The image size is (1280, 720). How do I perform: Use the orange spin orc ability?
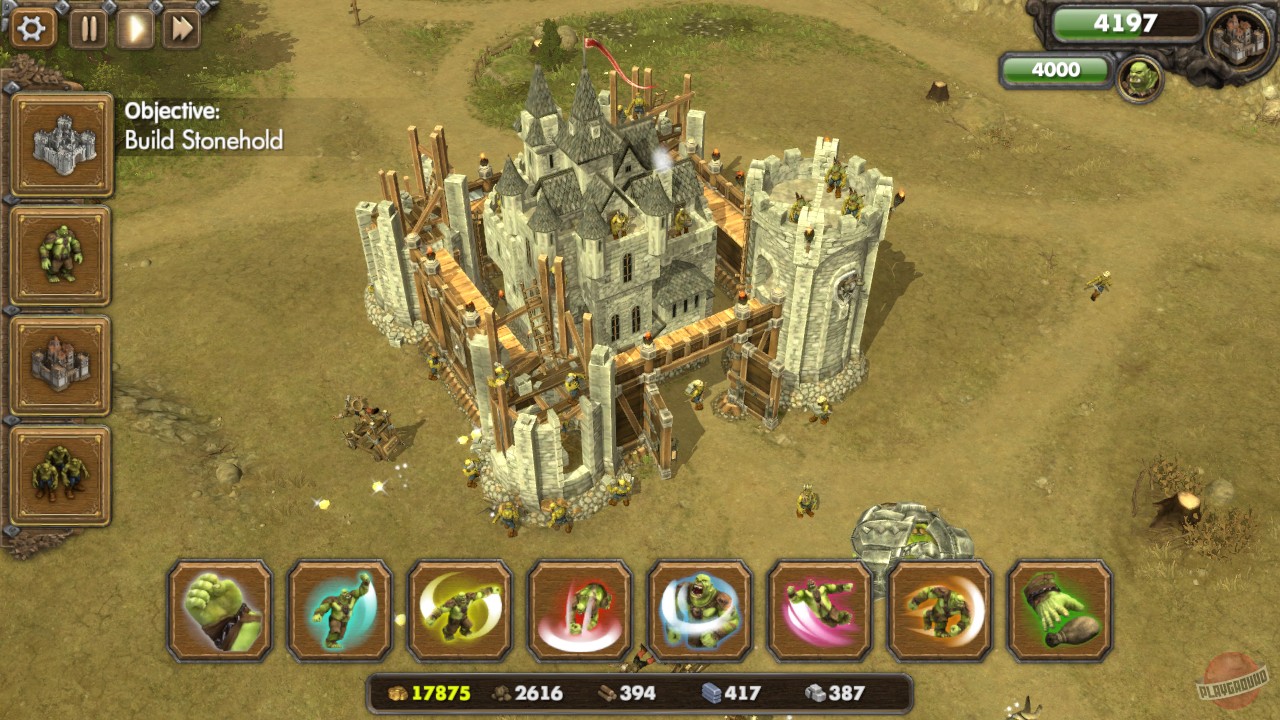[x=940, y=613]
